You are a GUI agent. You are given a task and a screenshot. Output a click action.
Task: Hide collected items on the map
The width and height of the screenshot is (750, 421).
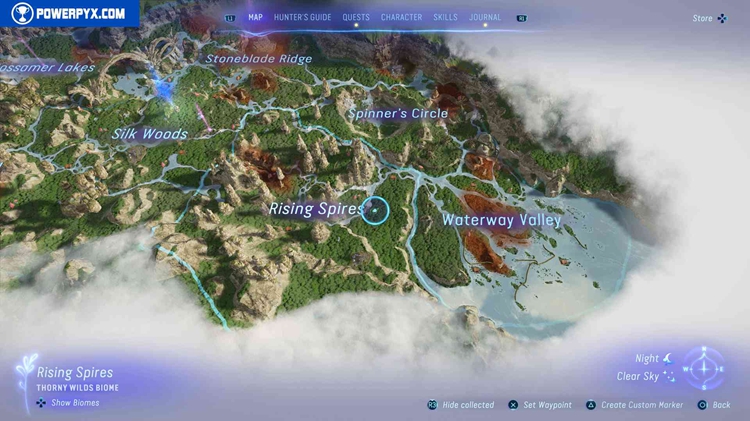pyautogui.click(x=467, y=405)
